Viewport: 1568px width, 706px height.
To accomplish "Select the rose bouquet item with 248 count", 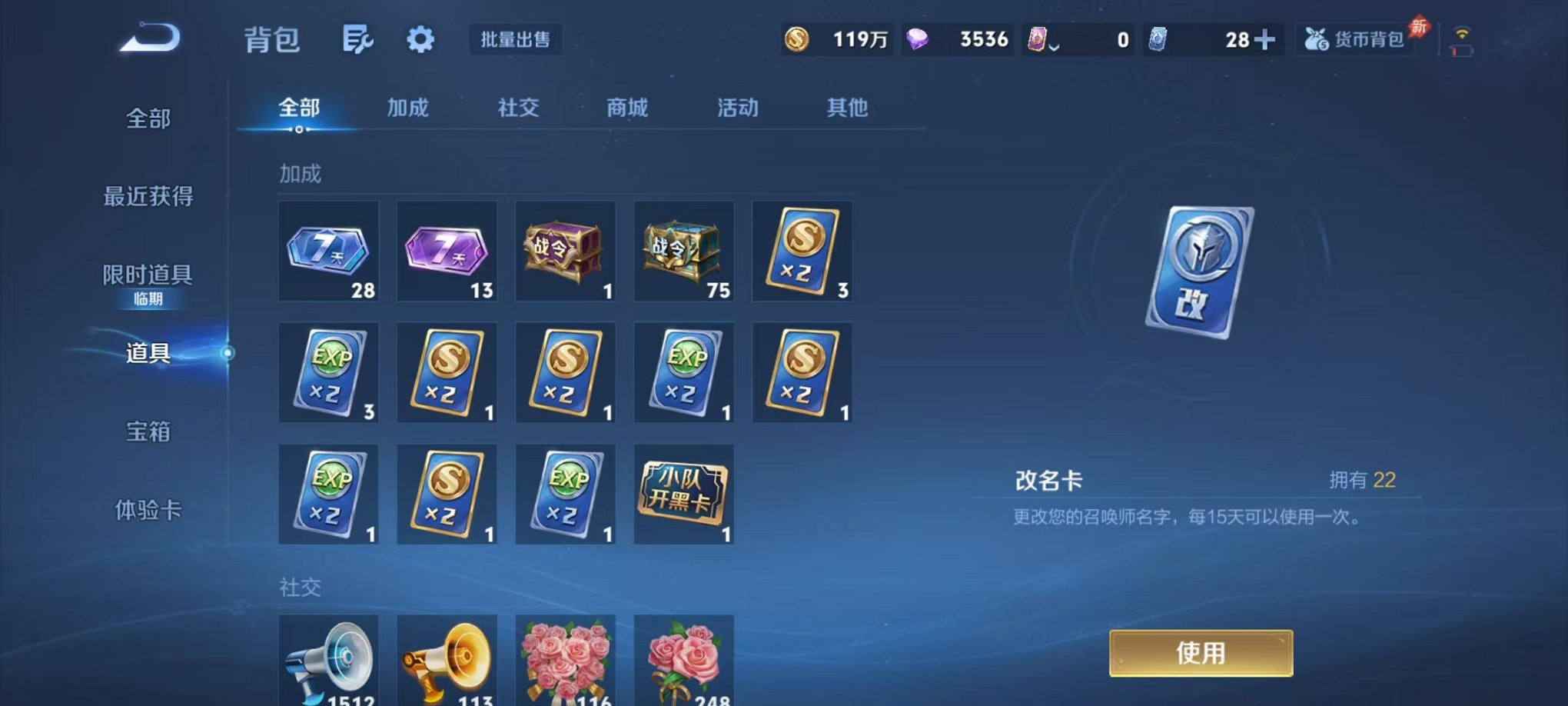I will pos(683,661).
